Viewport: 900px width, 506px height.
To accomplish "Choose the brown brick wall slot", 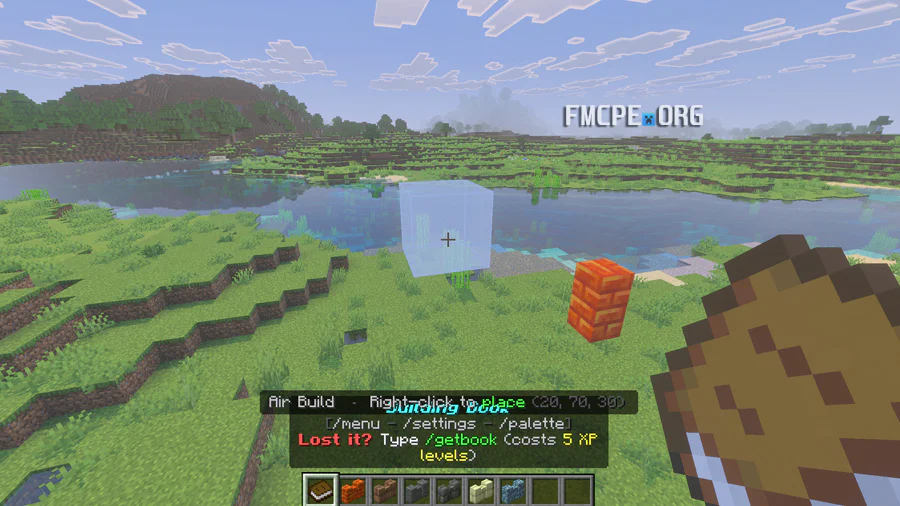I will point(385,491).
